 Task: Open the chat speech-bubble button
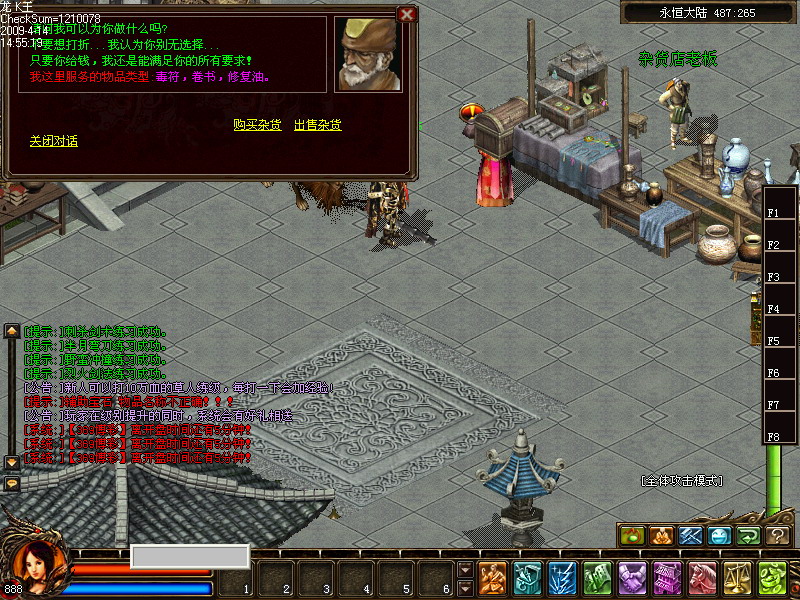[12, 483]
